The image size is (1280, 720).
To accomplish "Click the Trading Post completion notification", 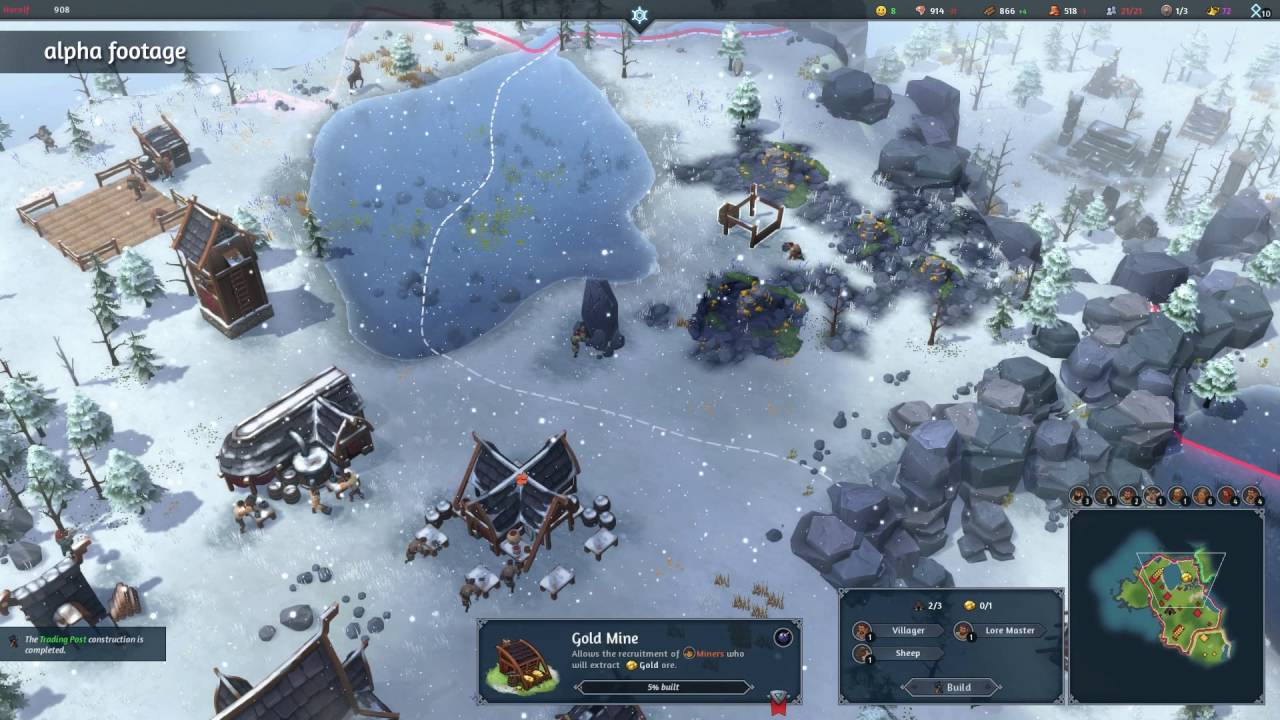I will point(84,645).
